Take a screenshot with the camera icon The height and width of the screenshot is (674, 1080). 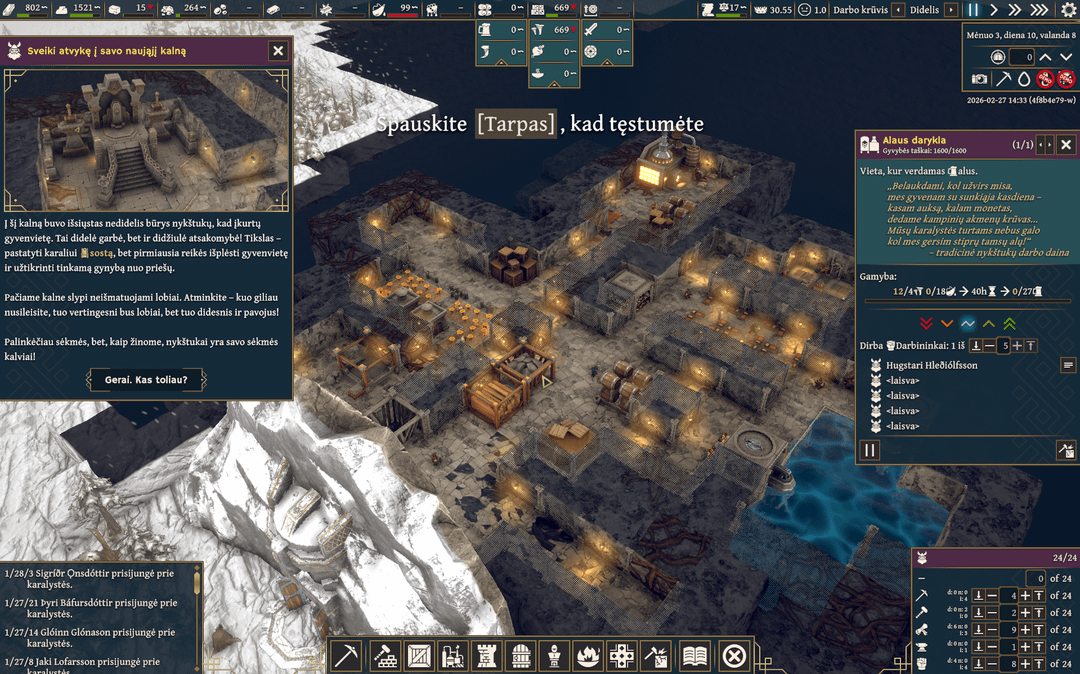(980, 79)
